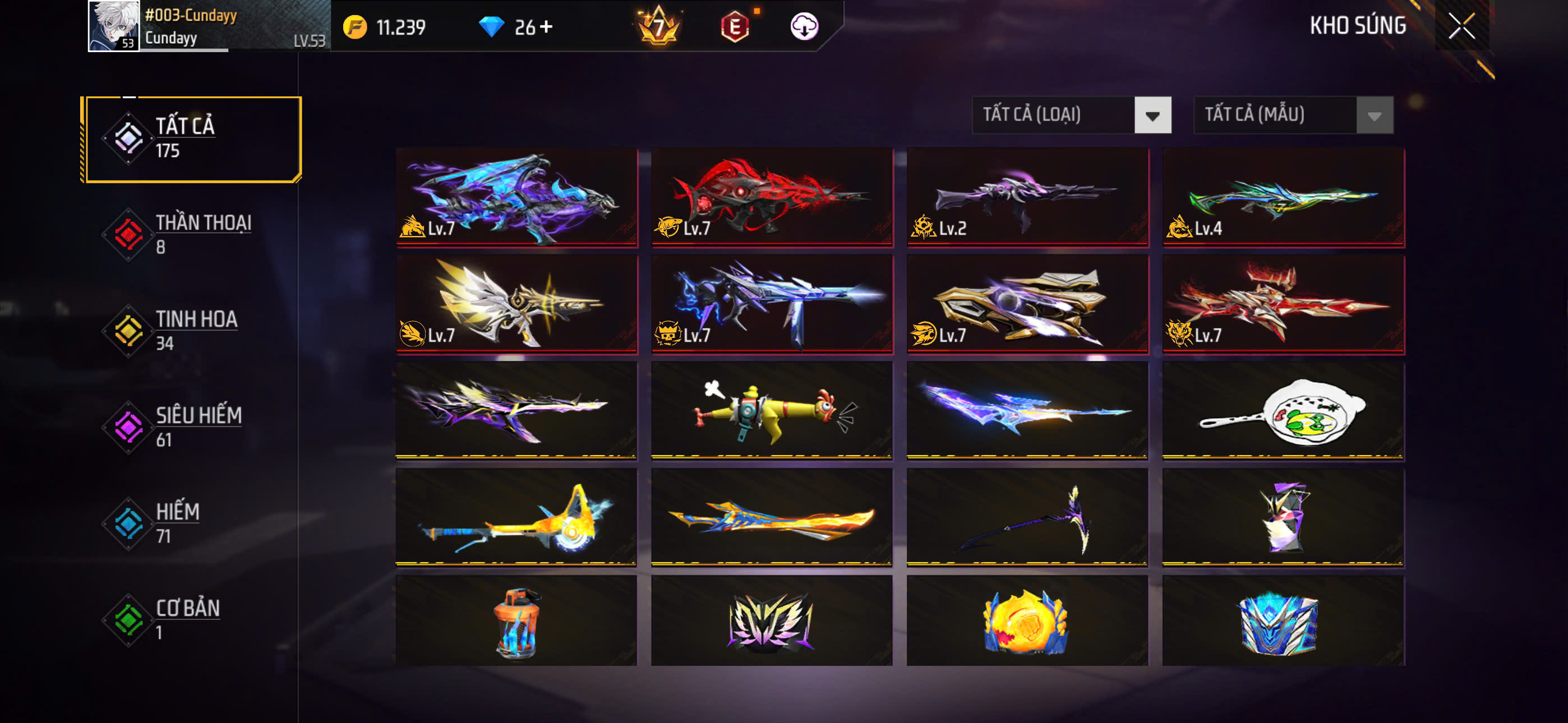This screenshot has width=1568, height=723.
Task: Select the purple scythe skin
Action: [1027, 517]
